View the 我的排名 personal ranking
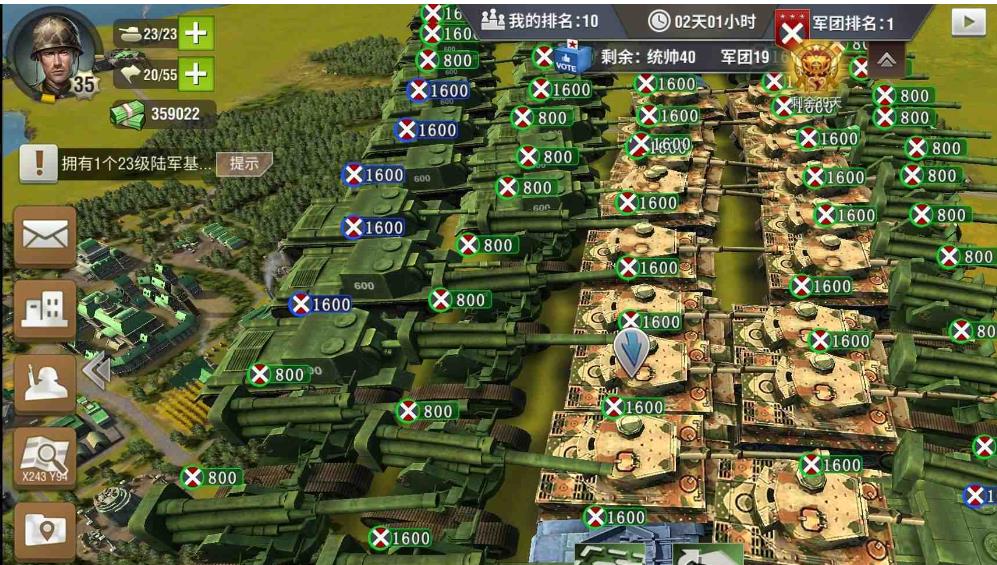Viewport: 997px width, 565px height. click(540, 21)
